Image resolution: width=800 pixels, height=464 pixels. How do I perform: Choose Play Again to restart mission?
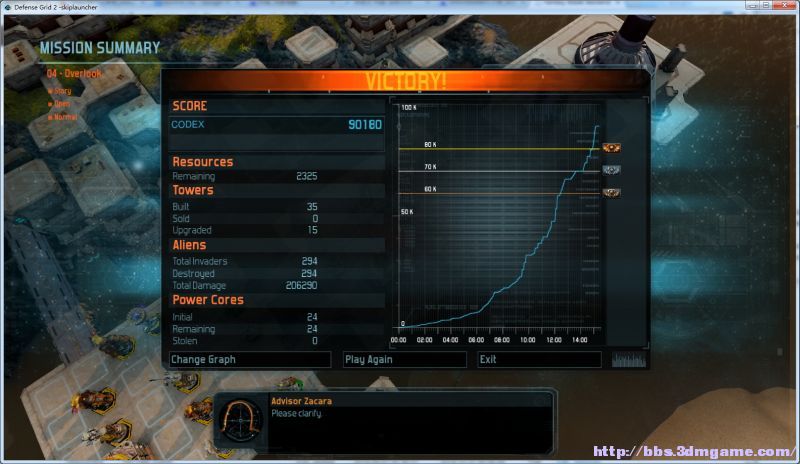[404, 359]
